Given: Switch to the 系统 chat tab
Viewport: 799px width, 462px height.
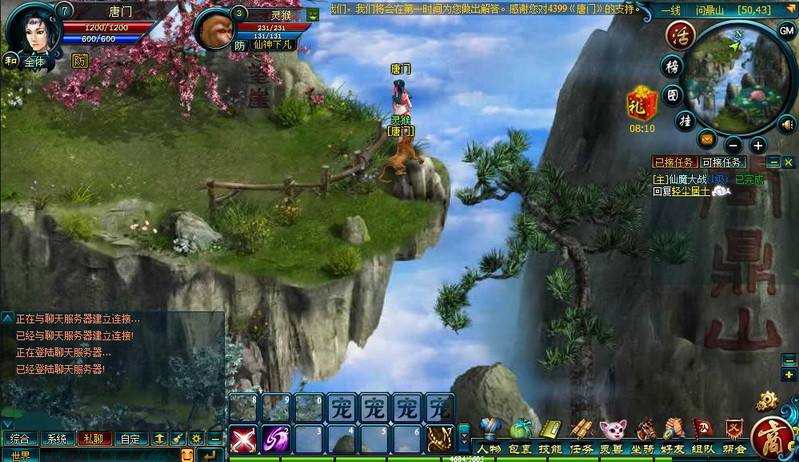Looking at the screenshot, I should (57, 438).
